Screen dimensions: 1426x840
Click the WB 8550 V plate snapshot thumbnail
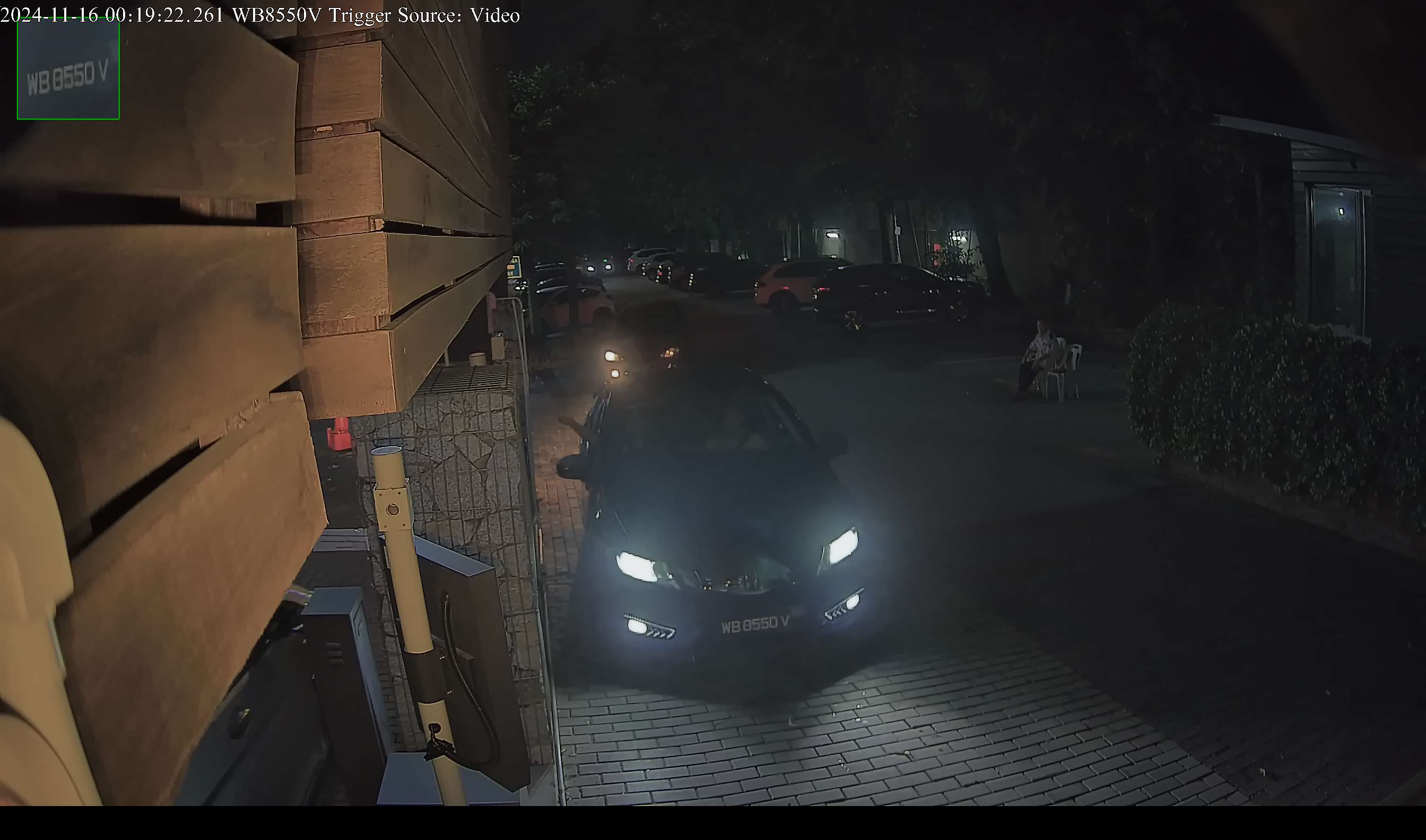click(x=68, y=69)
